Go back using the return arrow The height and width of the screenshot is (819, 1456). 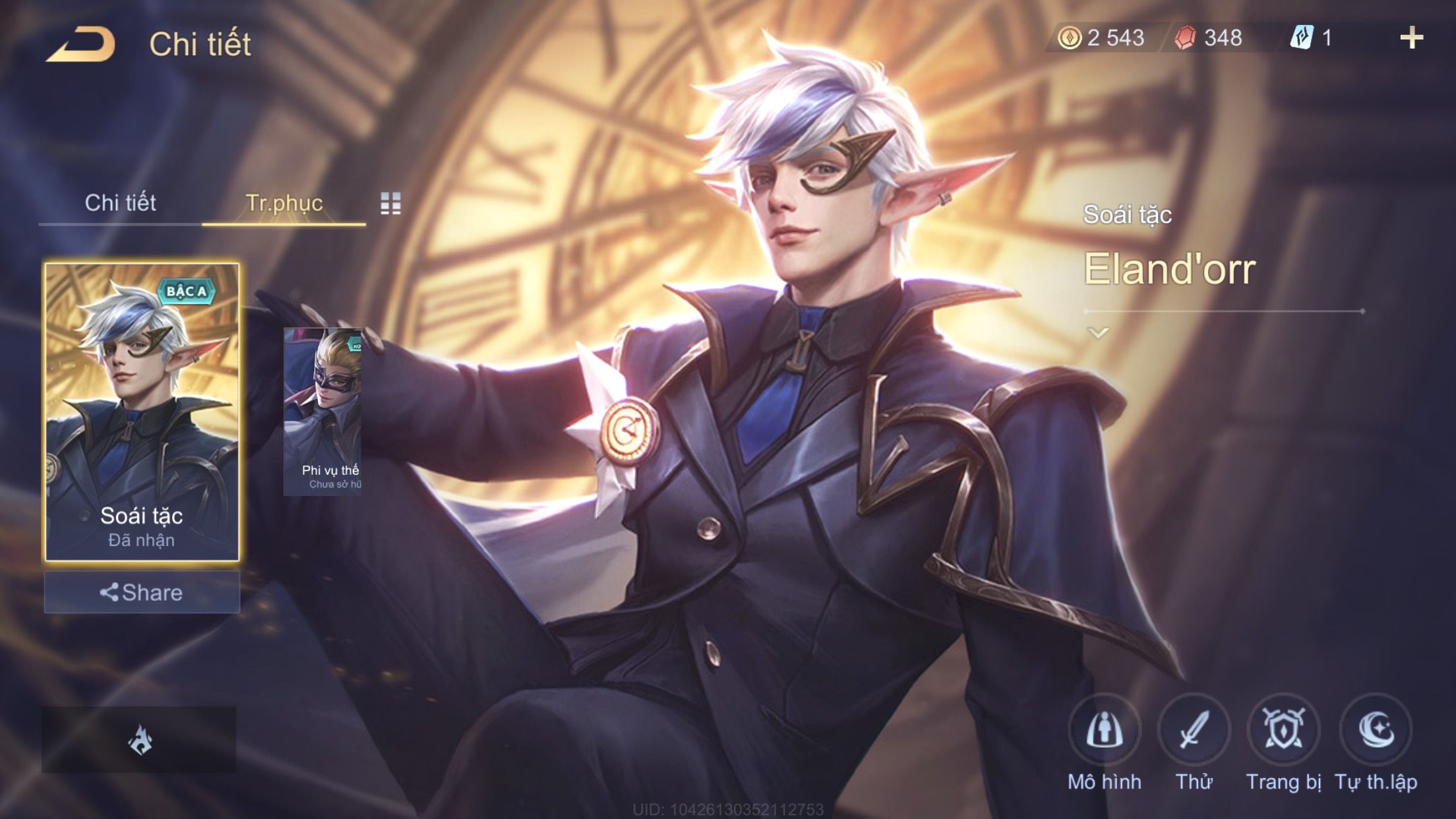tap(82, 45)
